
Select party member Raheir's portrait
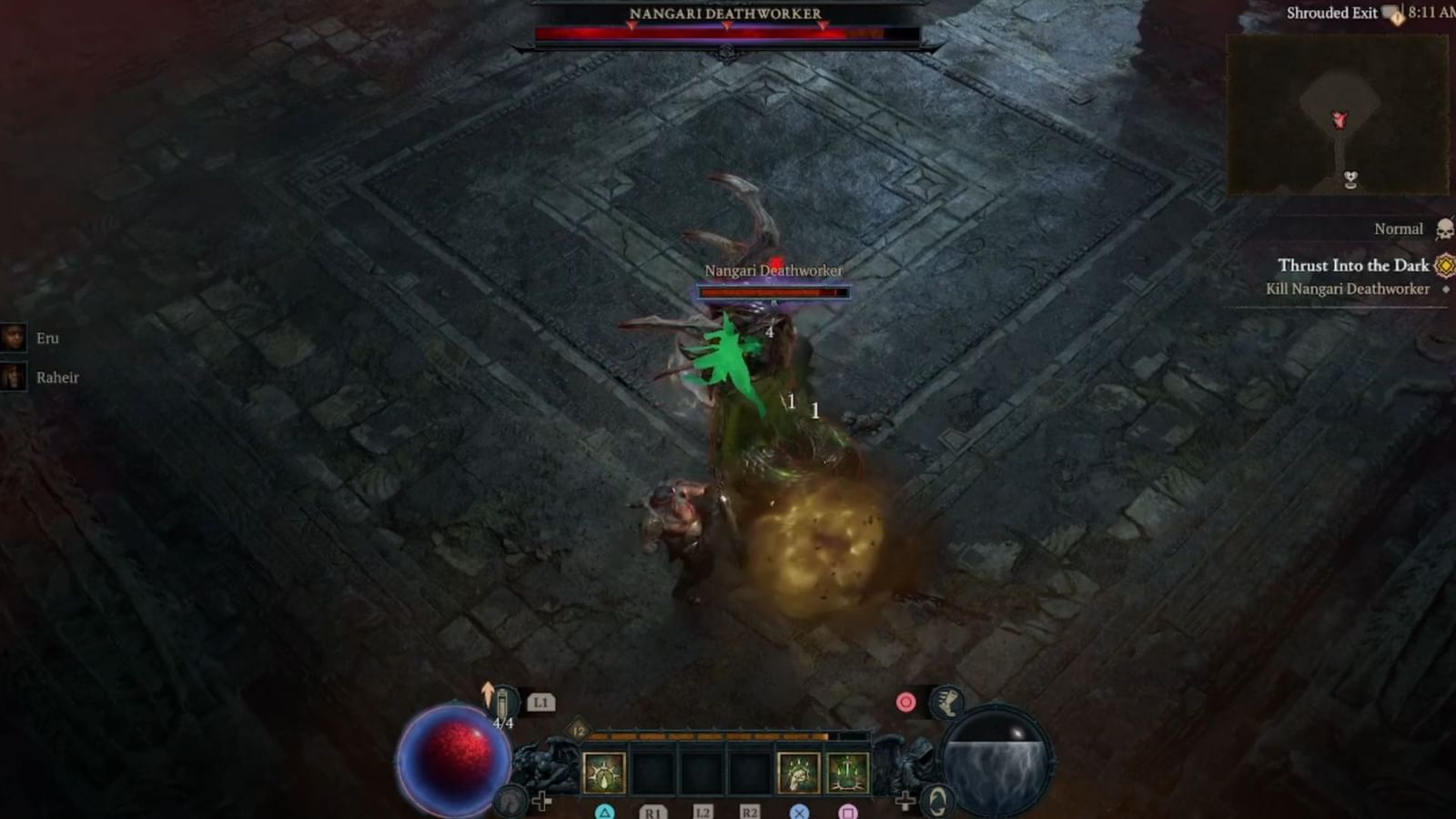point(14,377)
